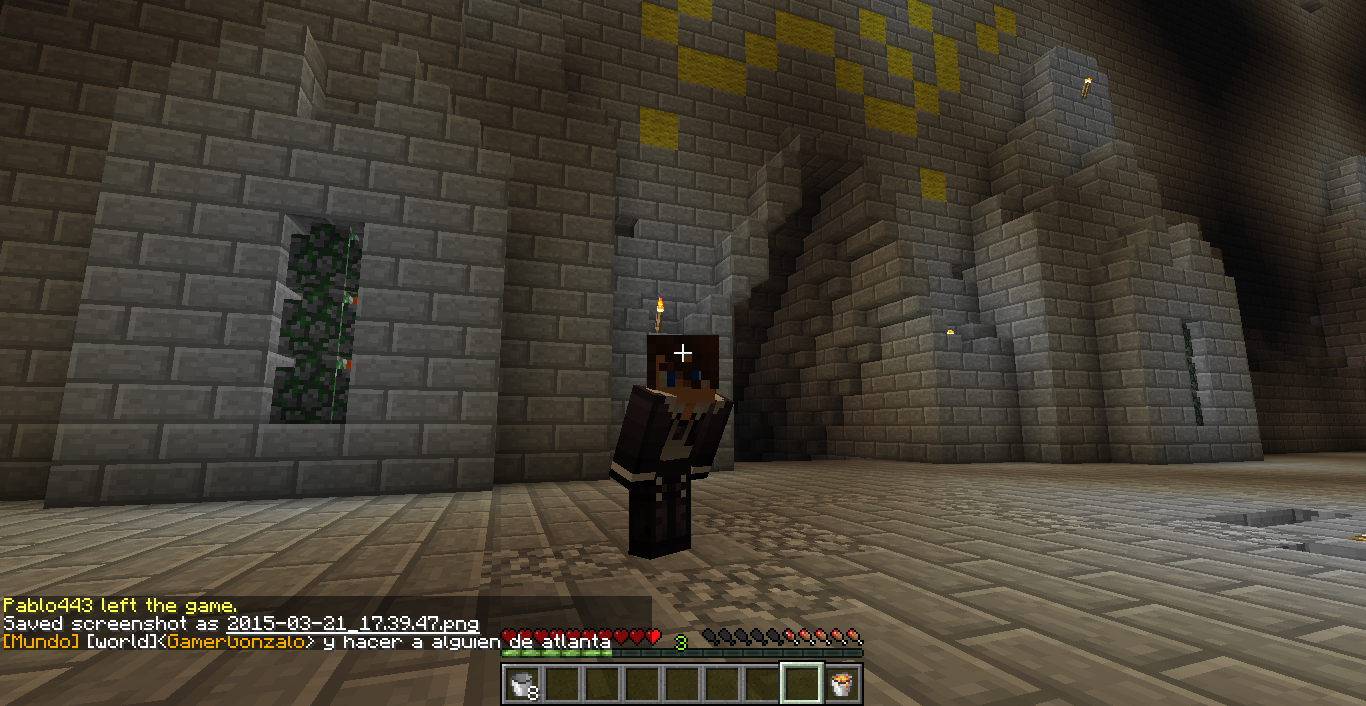
Task: Select the empty bucket stack hotbar slot
Action: point(522,684)
